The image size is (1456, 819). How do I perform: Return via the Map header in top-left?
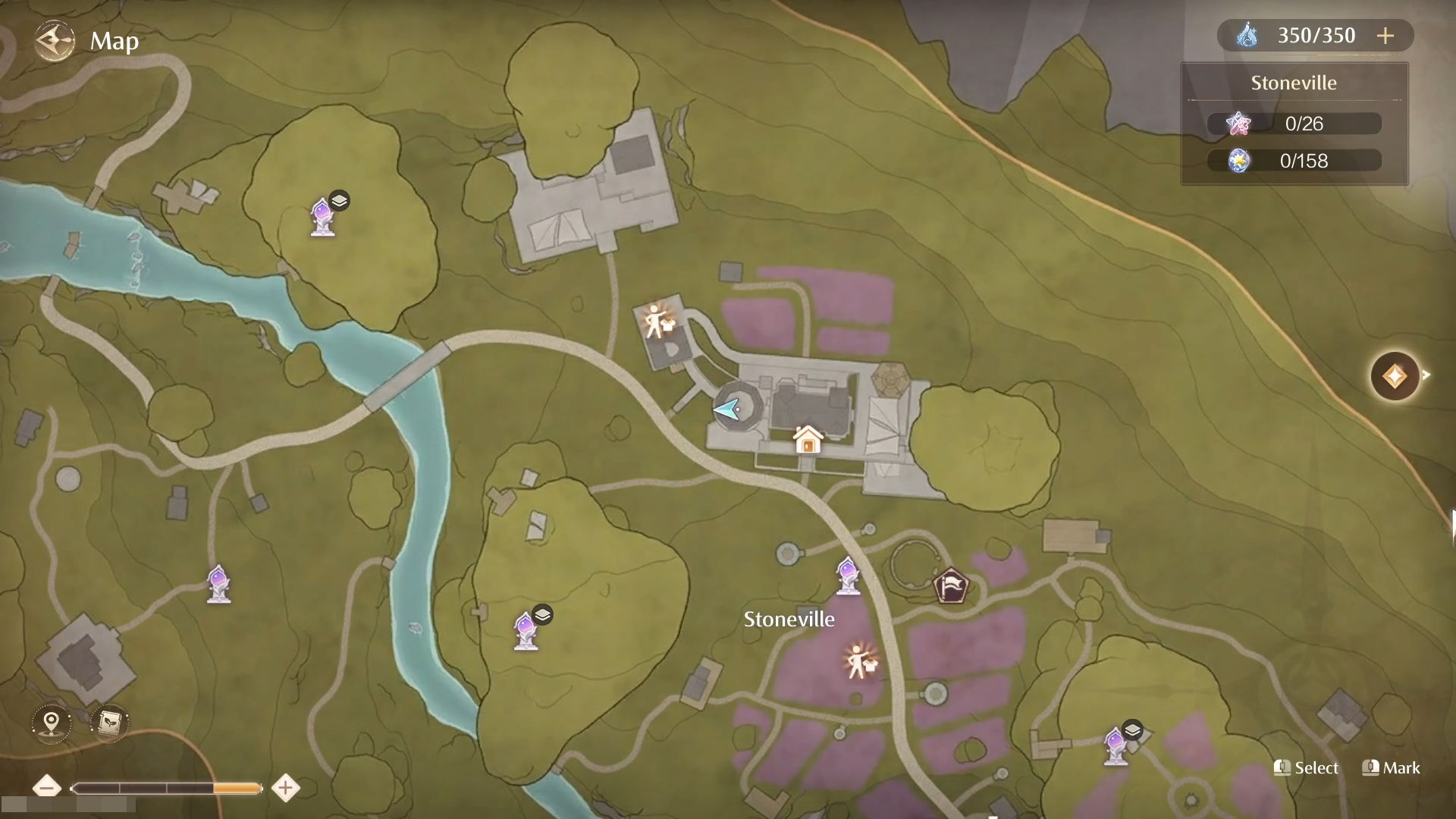pos(114,41)
